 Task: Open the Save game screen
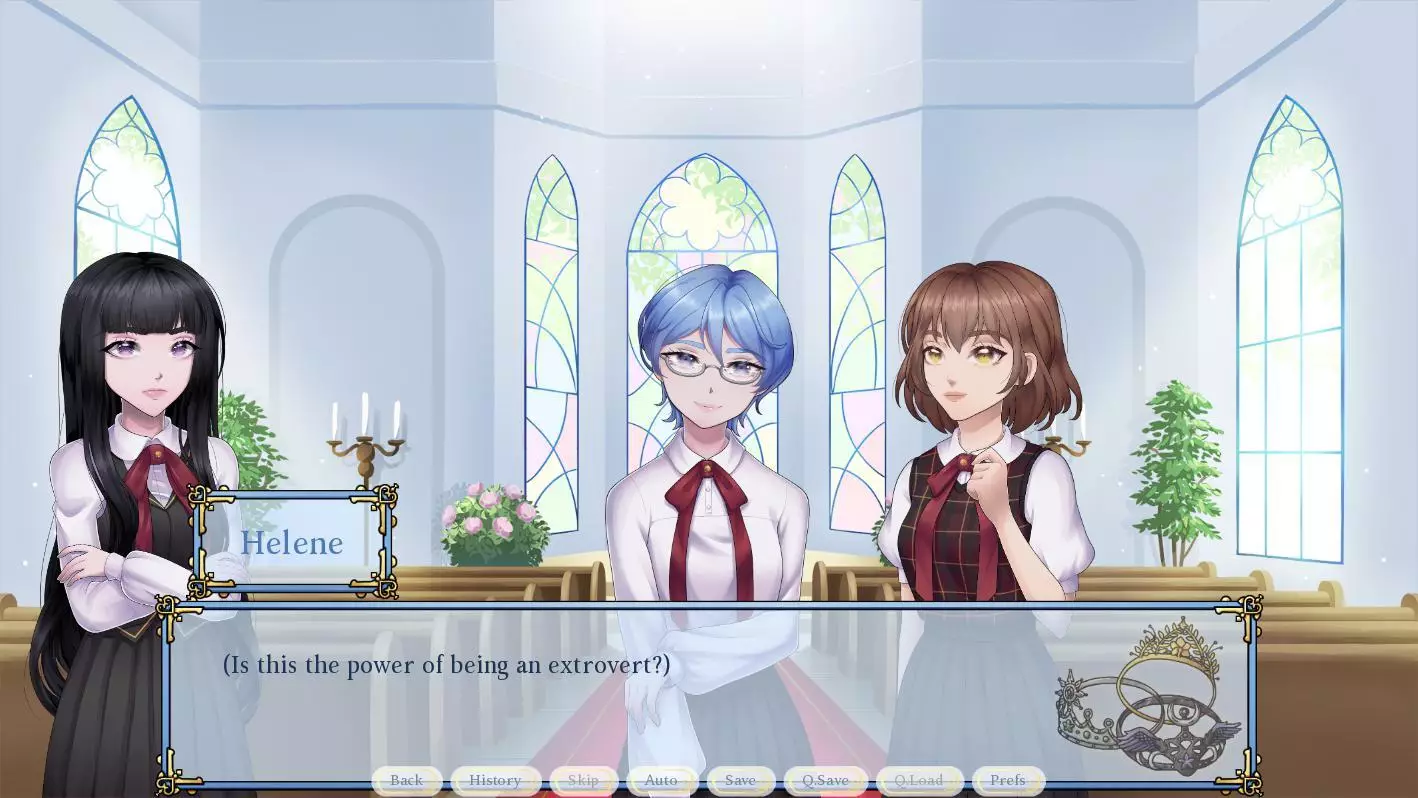pos(739,780)
